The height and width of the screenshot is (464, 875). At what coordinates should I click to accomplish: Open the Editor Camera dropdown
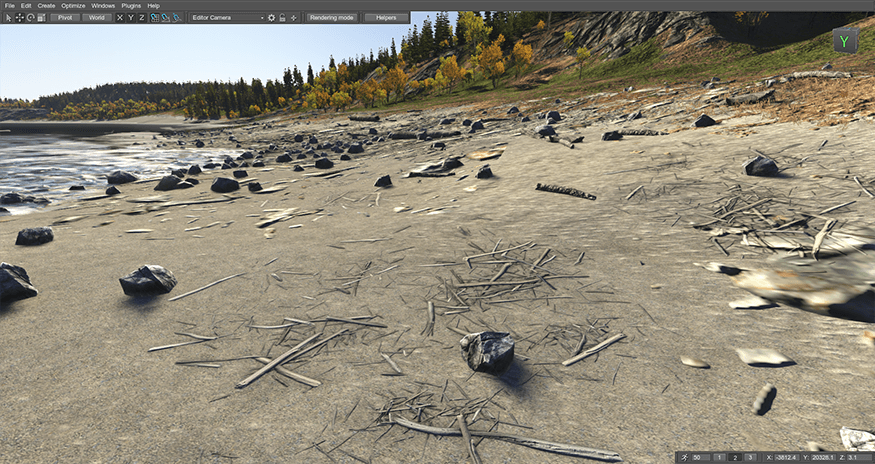(227, 18)
